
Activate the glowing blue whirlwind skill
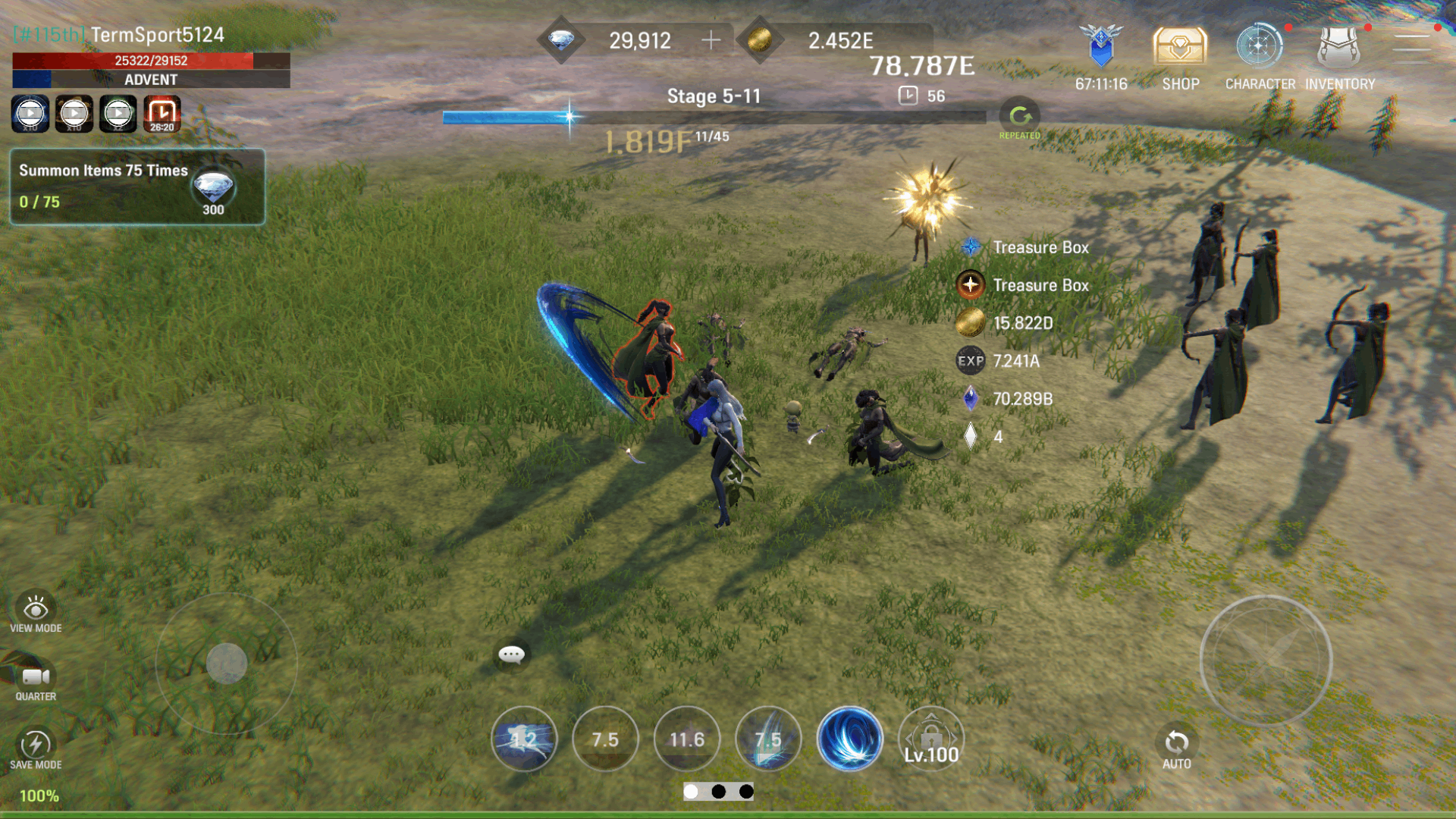[850, 739]
